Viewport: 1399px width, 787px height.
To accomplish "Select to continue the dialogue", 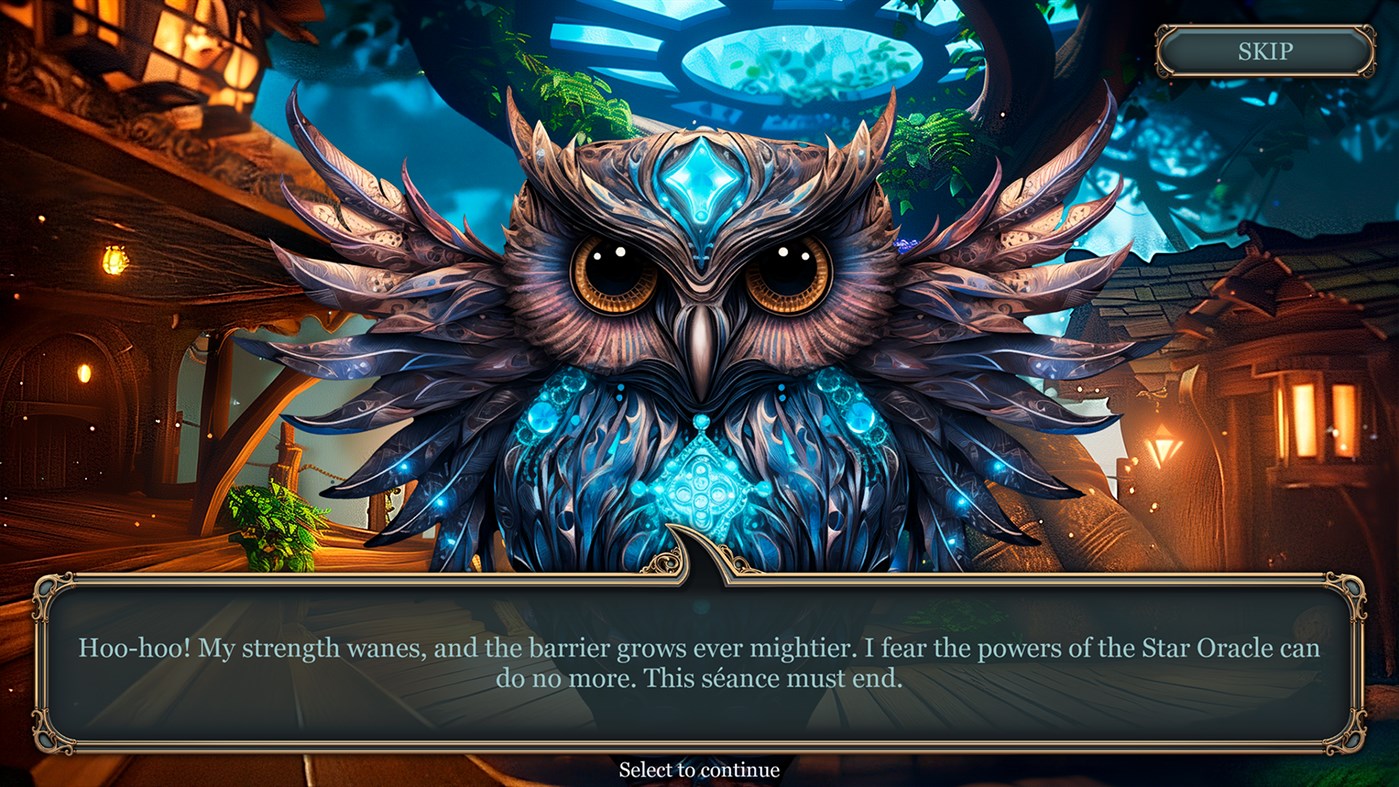I will click(699, 770).
